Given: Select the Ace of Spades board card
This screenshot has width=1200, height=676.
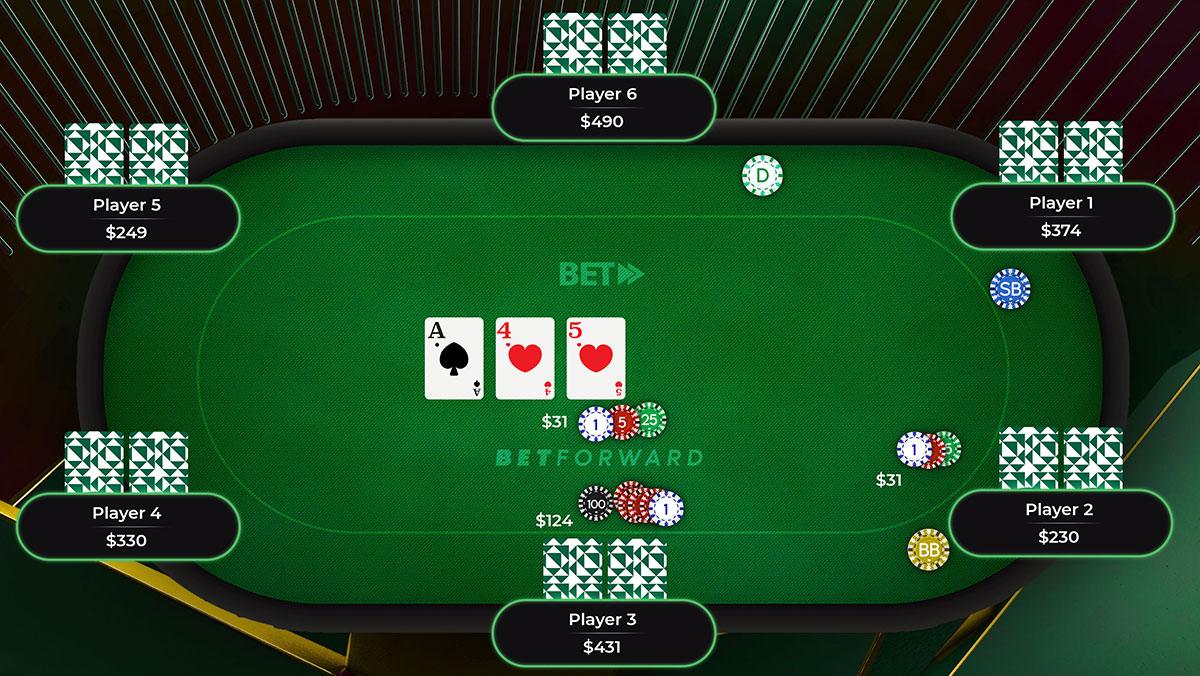Looking at the screenshot, I should coord(454,359).
